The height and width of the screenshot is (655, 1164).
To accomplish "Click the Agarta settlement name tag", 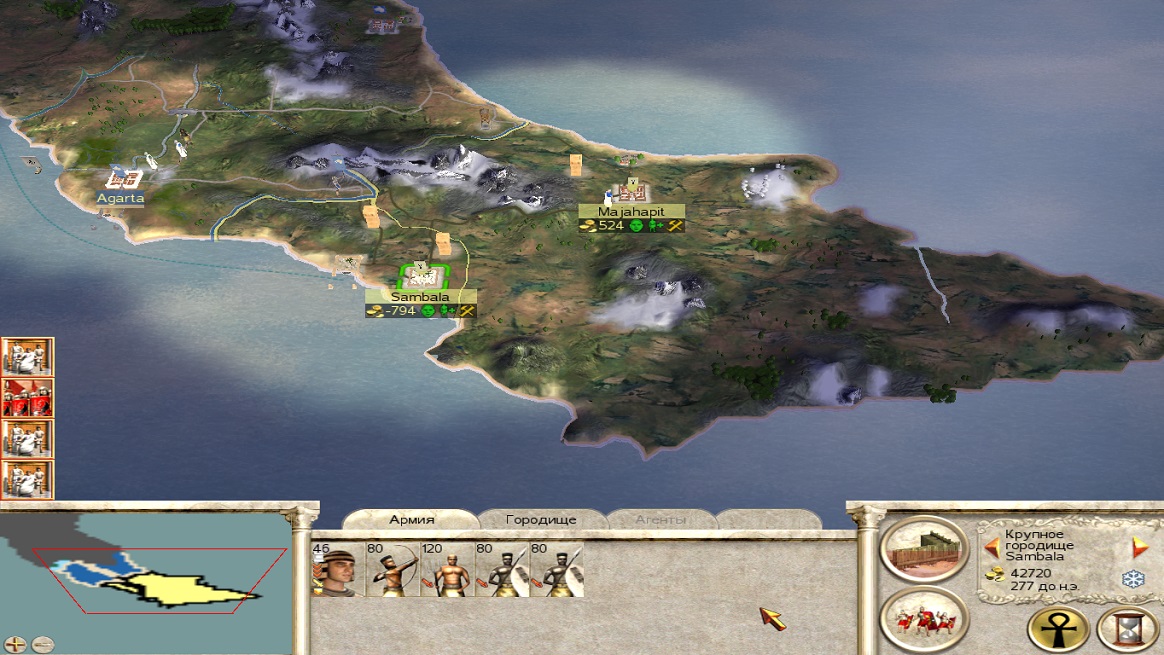I will [x=120, y=198].
